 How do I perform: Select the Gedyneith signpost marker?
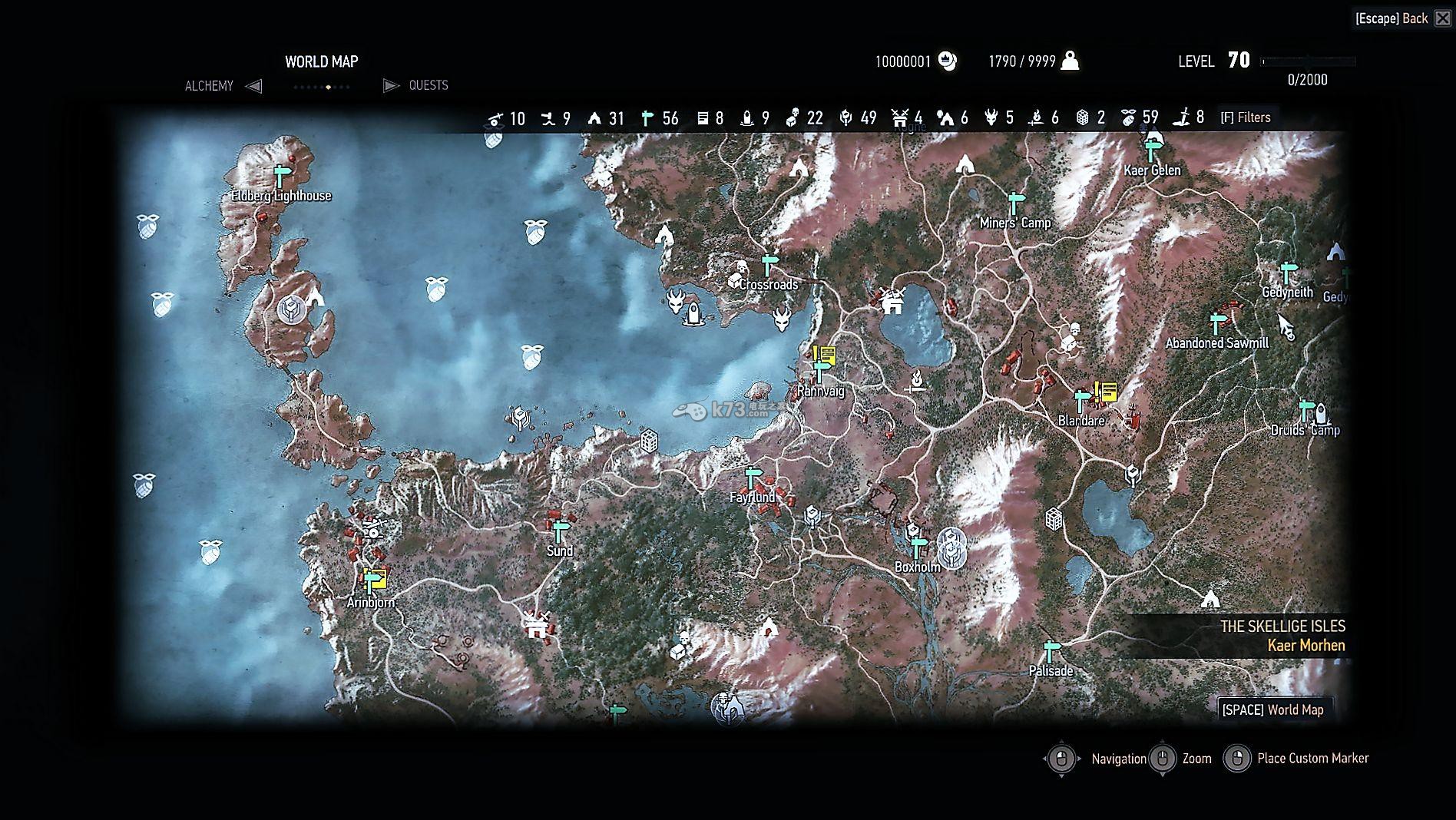tap(1288, 273)
